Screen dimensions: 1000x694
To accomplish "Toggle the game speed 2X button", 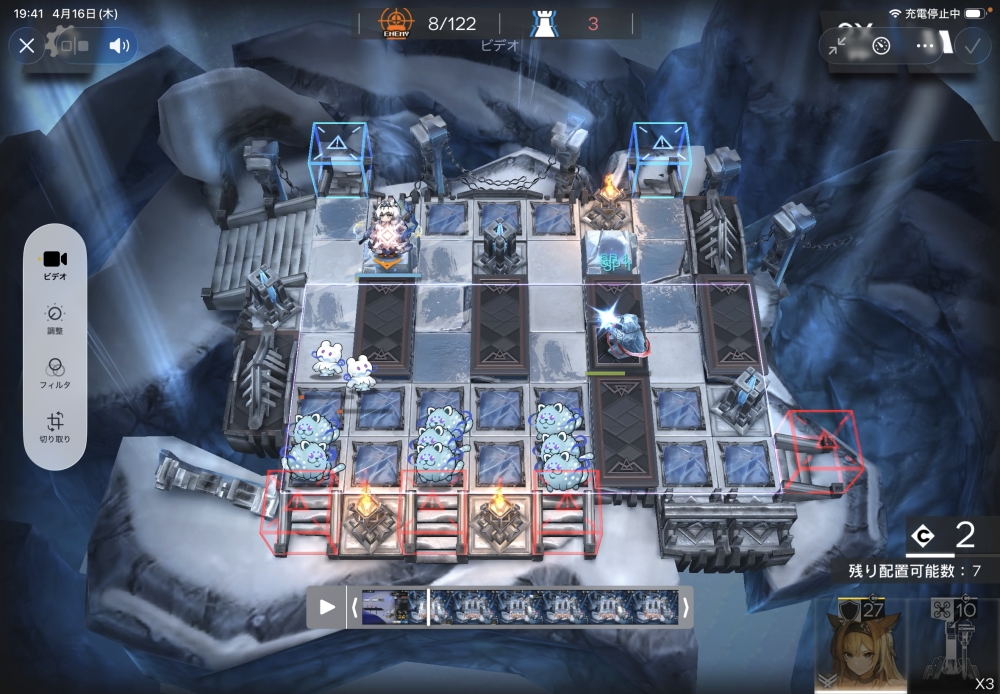I will tap(852, 25).
